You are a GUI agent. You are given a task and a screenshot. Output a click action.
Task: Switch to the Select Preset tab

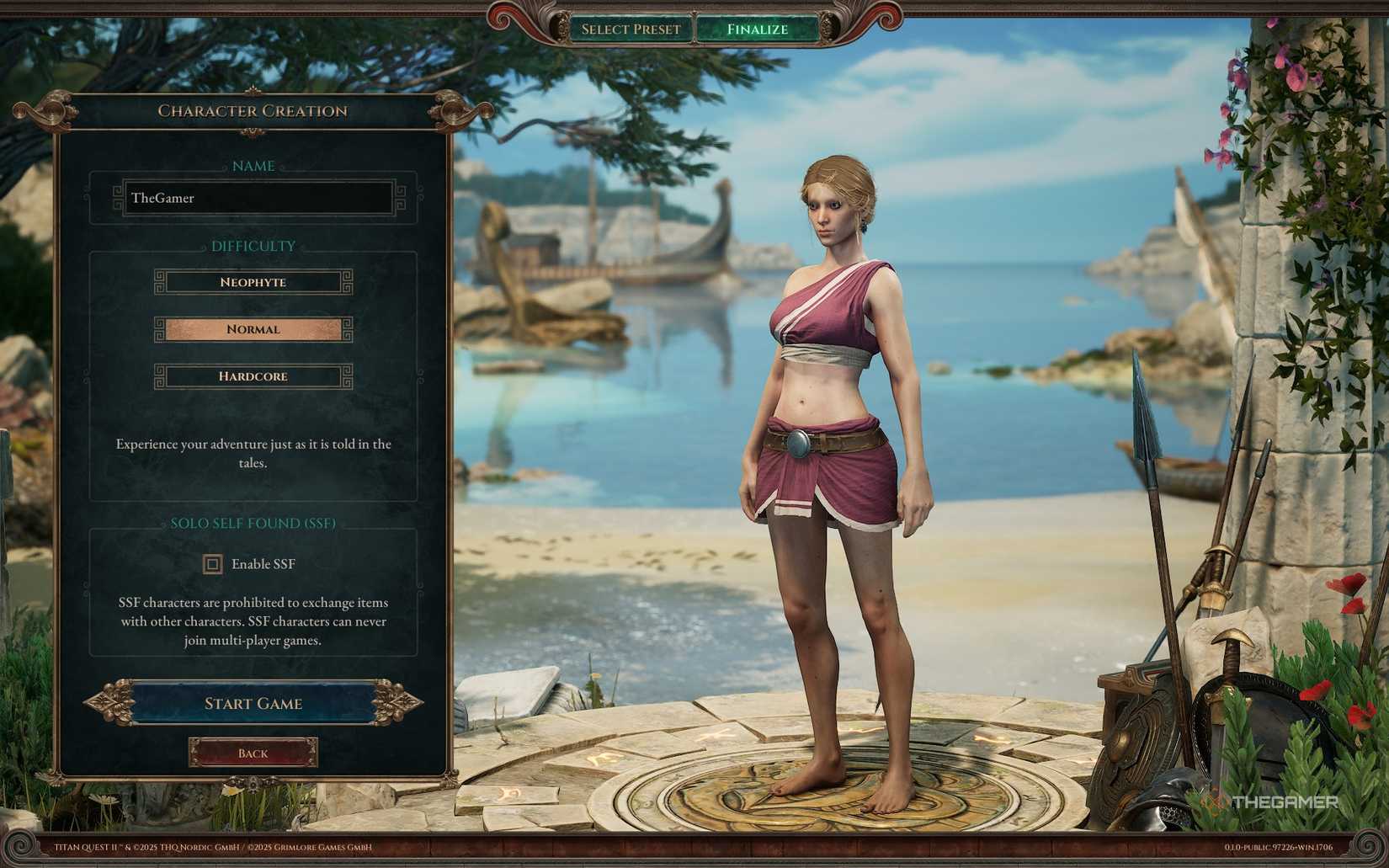[629, 29]
